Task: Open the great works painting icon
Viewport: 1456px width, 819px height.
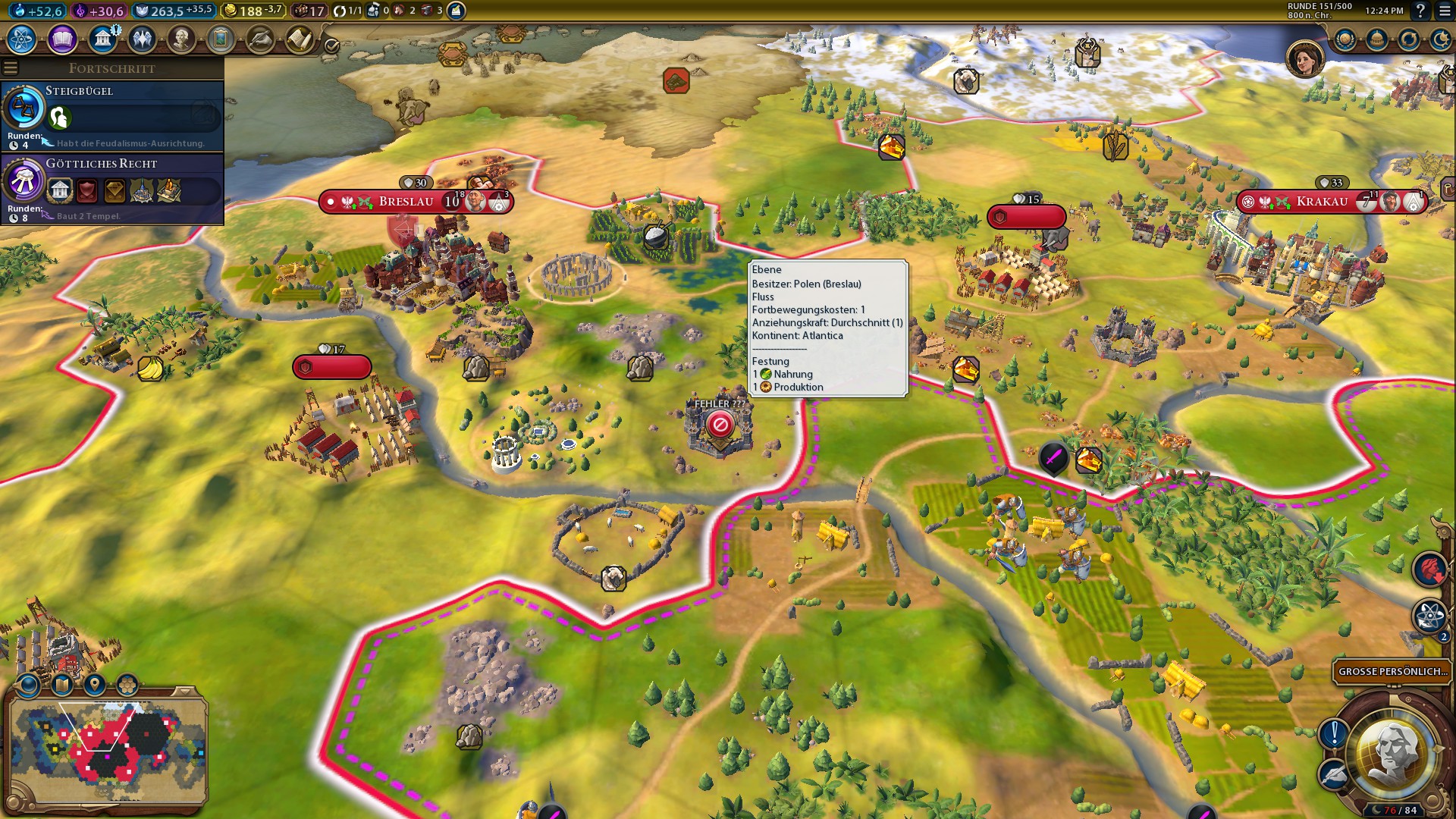Action: [221, 39]
